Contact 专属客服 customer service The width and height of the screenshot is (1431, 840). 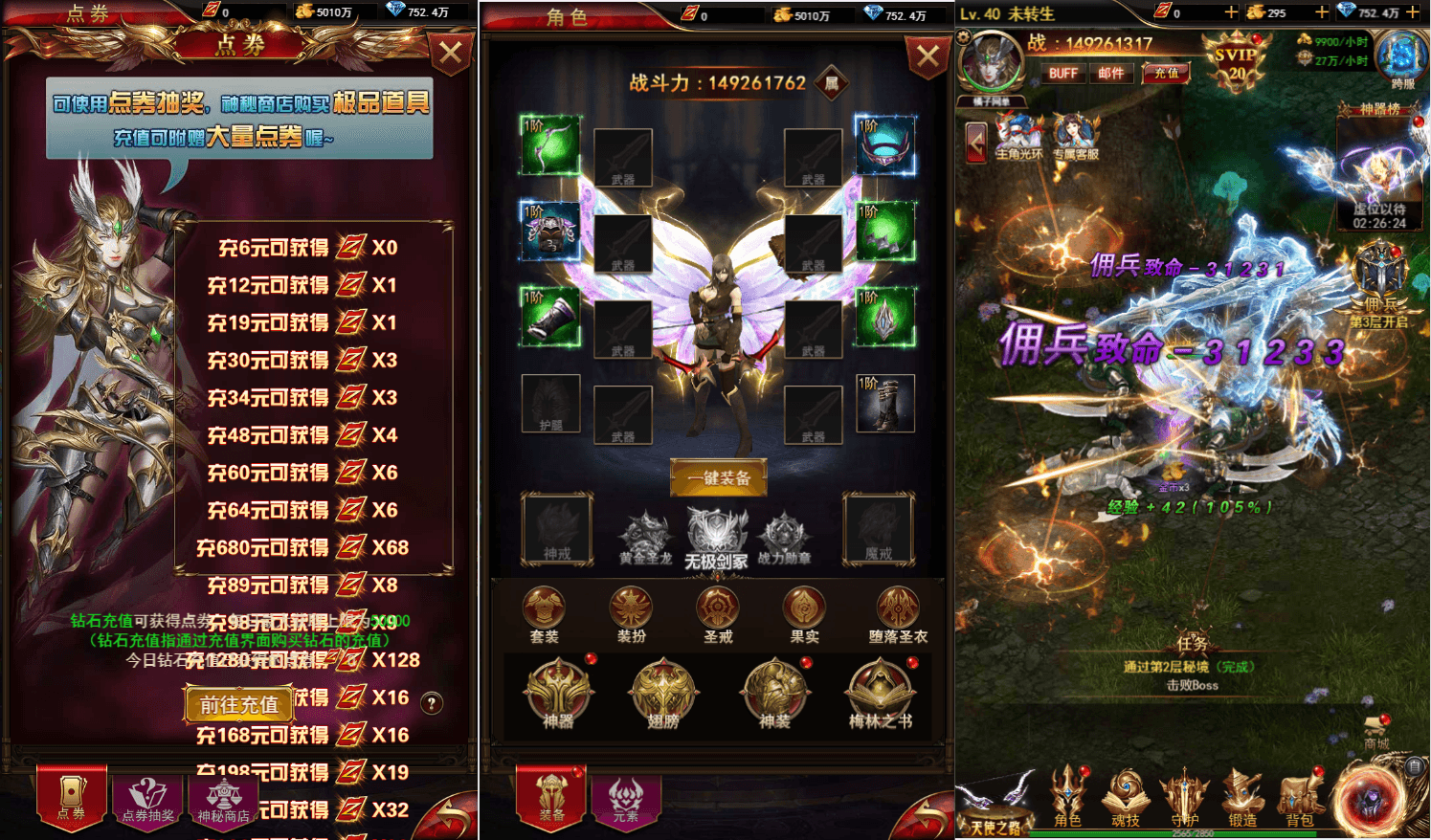point(1075,137)
